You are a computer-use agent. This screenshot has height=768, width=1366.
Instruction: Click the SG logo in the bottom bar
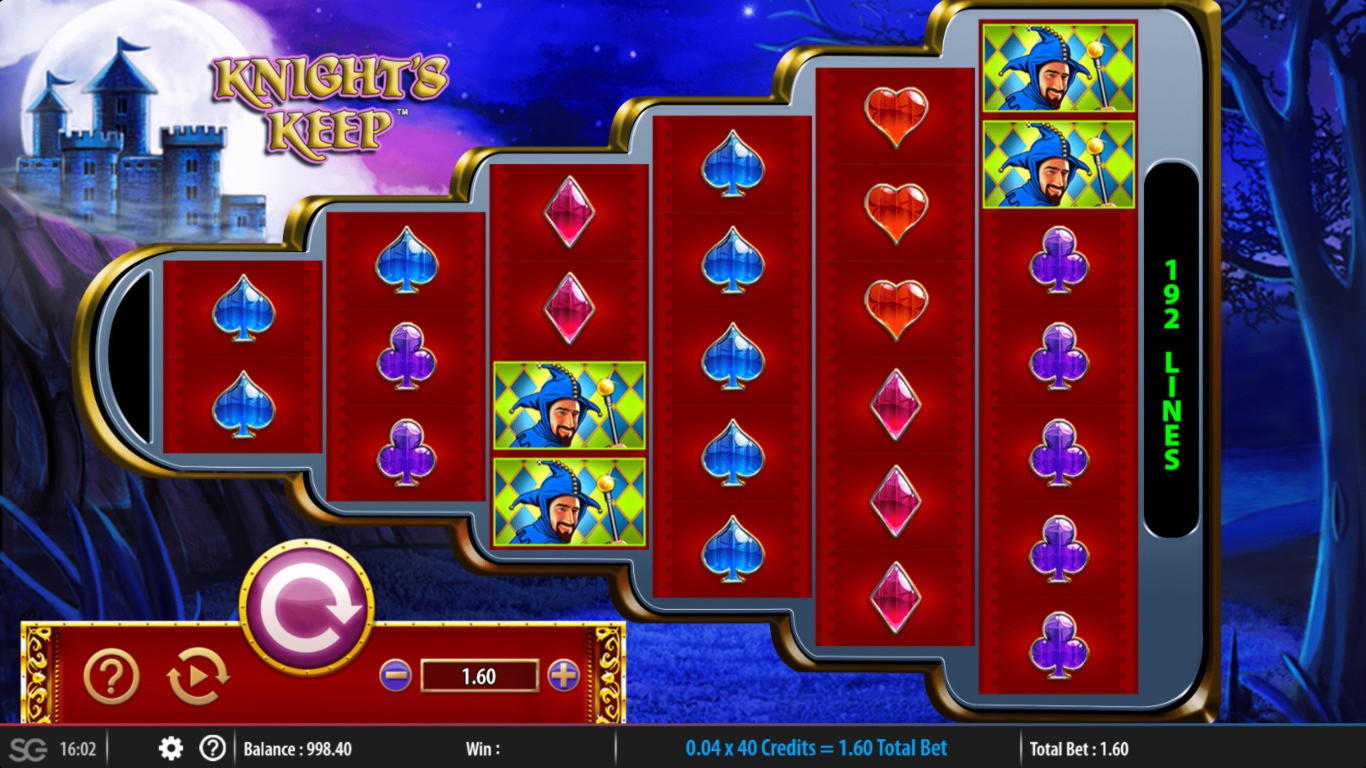pyautogui.click(x=27, y=749)
